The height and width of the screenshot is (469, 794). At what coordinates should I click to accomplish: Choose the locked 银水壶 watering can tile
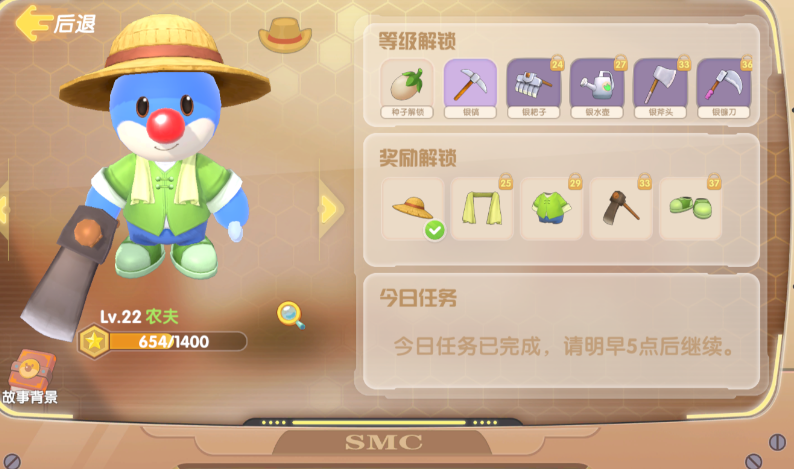point(597,87)
